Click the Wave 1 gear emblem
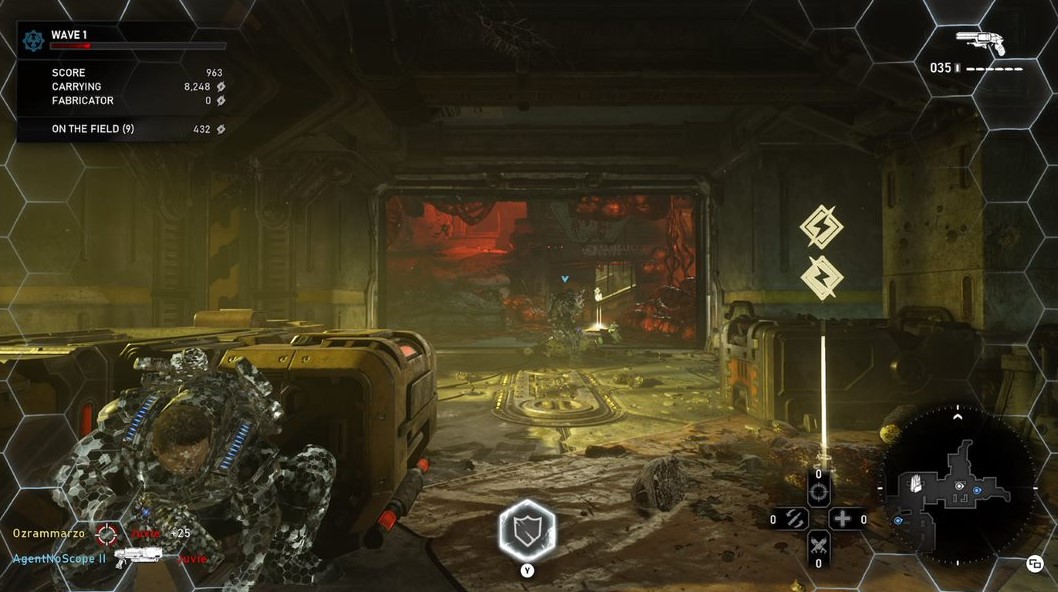Viewport: 1058px width, 592px height. [34, 40]
